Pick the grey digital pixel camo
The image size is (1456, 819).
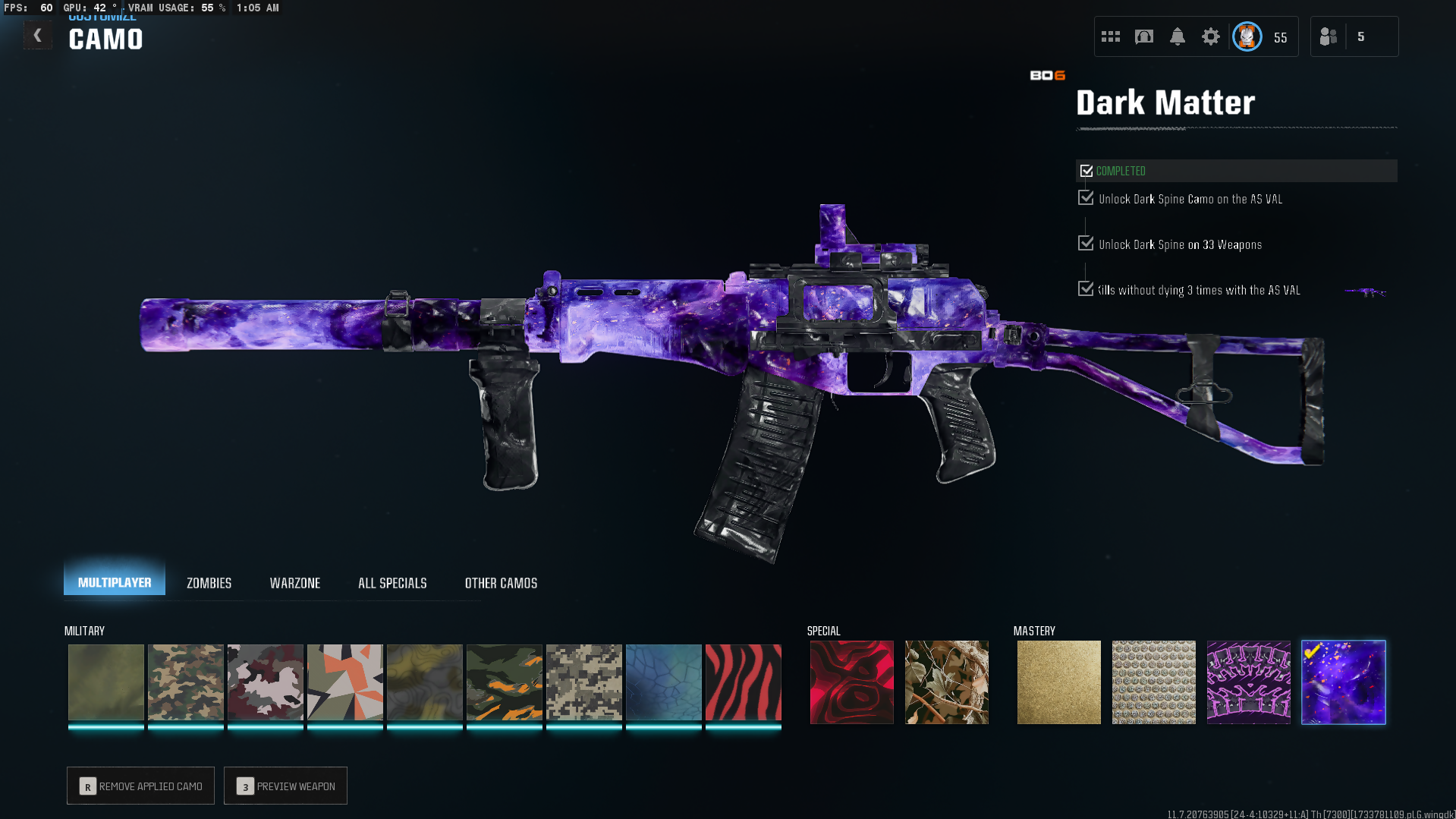pos(583,682)
